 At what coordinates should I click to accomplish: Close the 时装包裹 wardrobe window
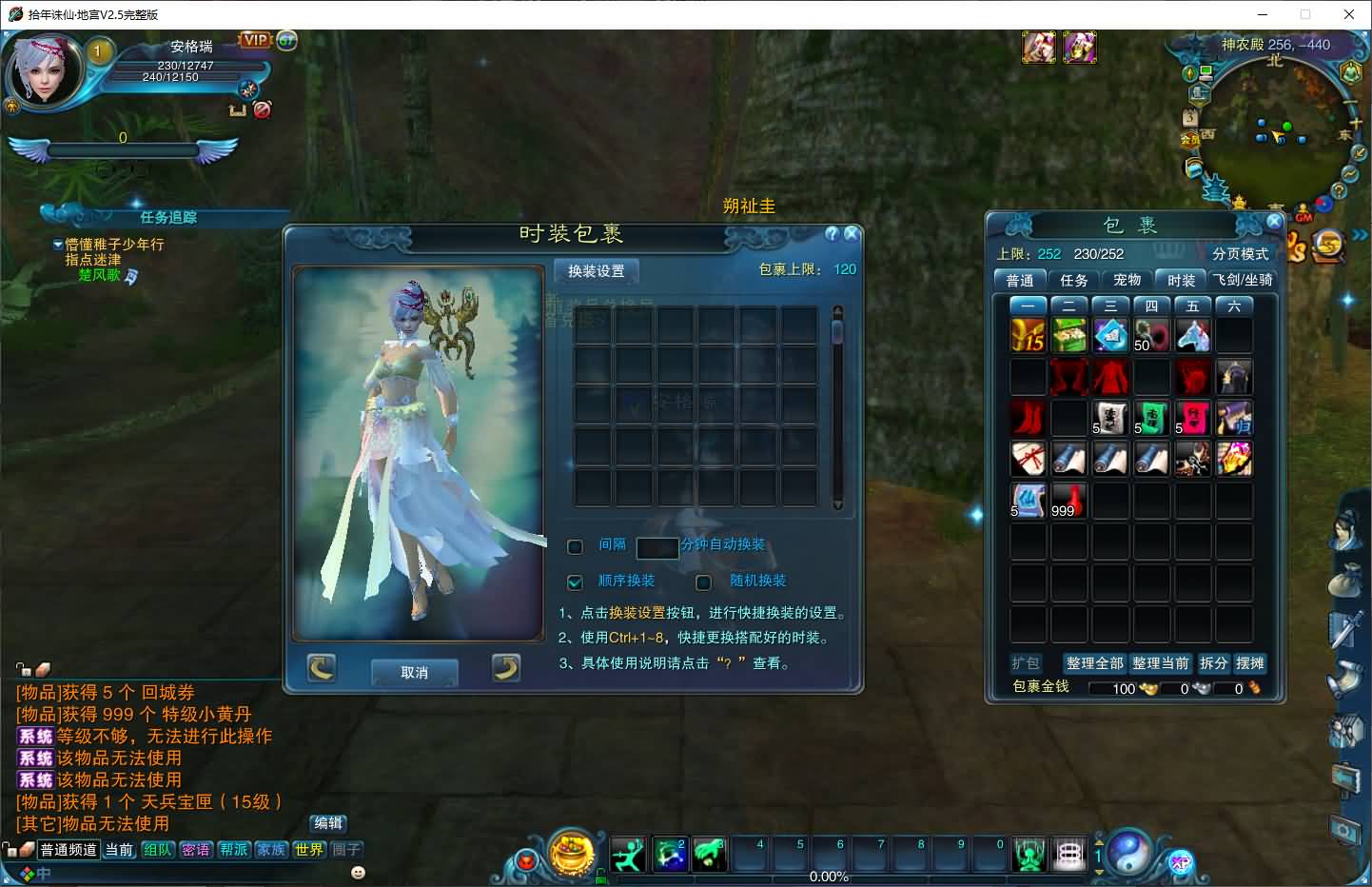[852, 233]
